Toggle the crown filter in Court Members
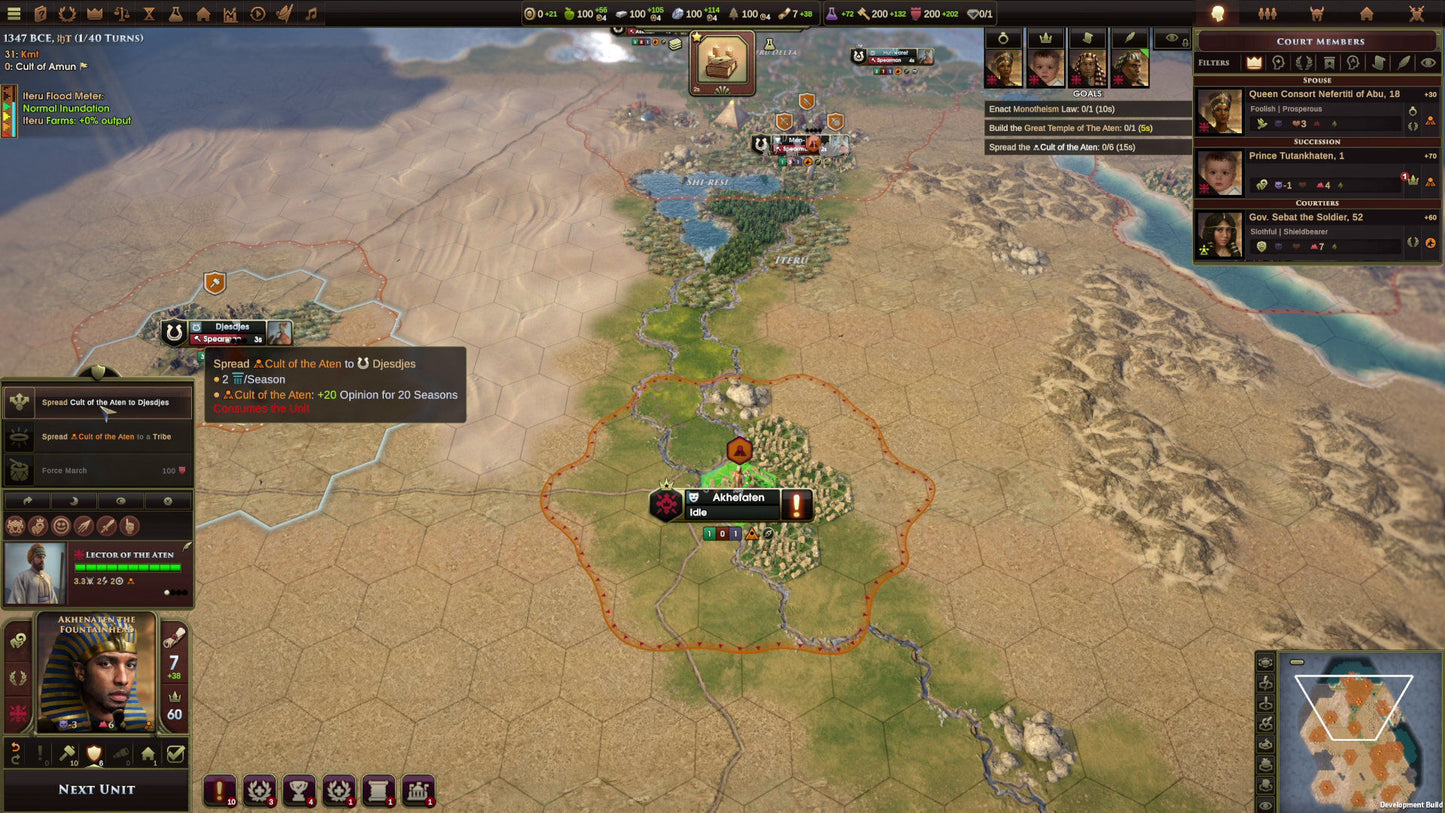 click(1253, 62)
